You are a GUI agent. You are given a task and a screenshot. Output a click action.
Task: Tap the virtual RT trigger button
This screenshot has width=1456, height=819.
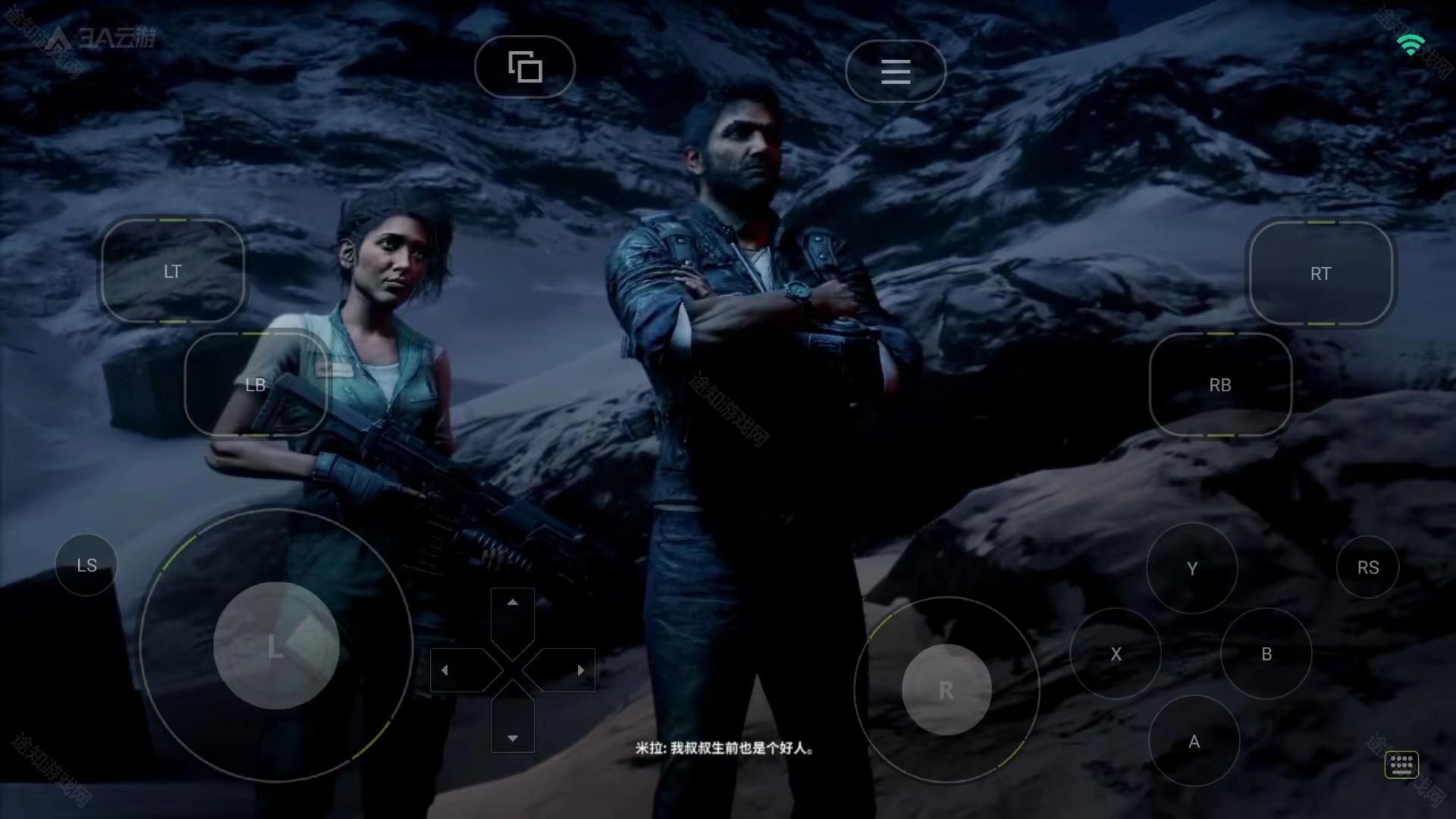1320,274
